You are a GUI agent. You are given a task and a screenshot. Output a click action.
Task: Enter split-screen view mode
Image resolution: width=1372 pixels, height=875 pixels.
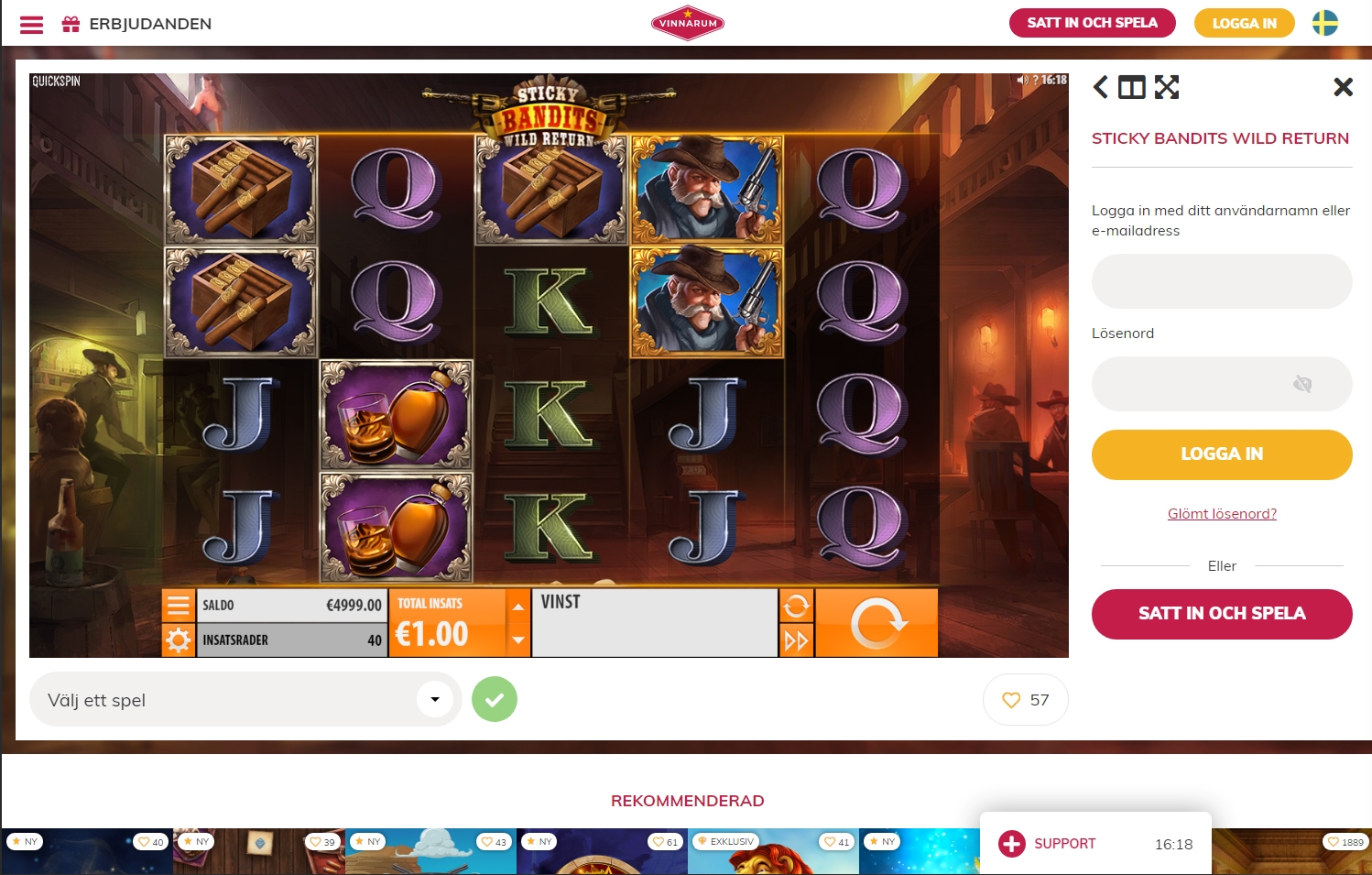click(x=1131, y=87)
